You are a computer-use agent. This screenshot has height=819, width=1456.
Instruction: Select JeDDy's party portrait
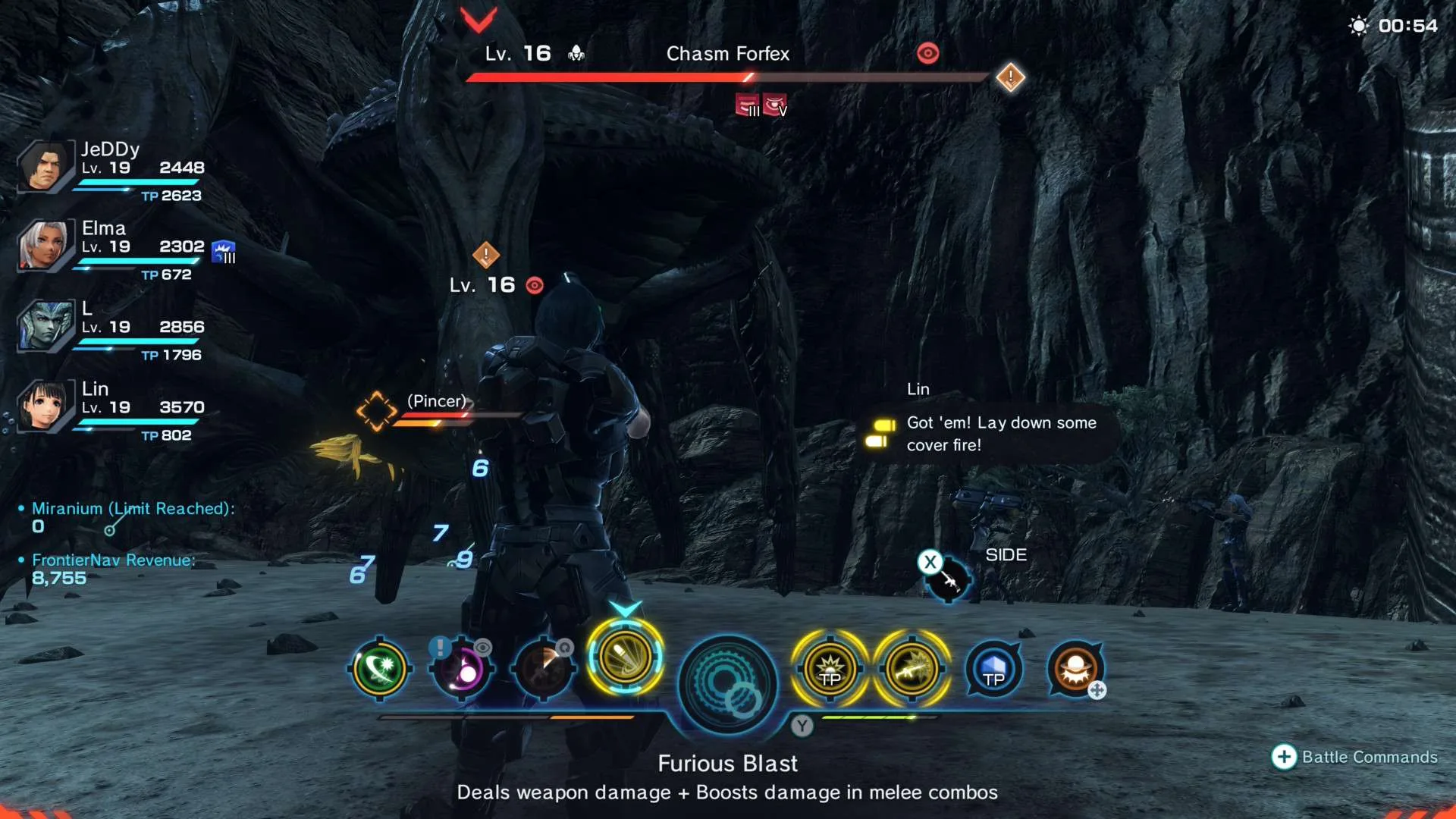43,167
